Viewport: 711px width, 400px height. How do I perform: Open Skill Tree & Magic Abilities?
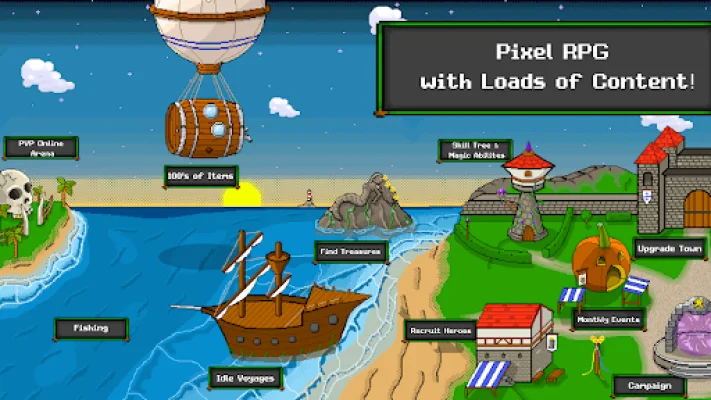click(475, 150)
